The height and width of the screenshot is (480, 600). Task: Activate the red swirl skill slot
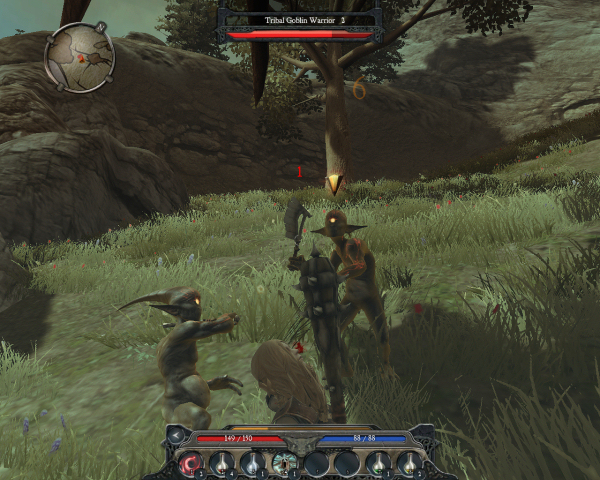[190, 463]
